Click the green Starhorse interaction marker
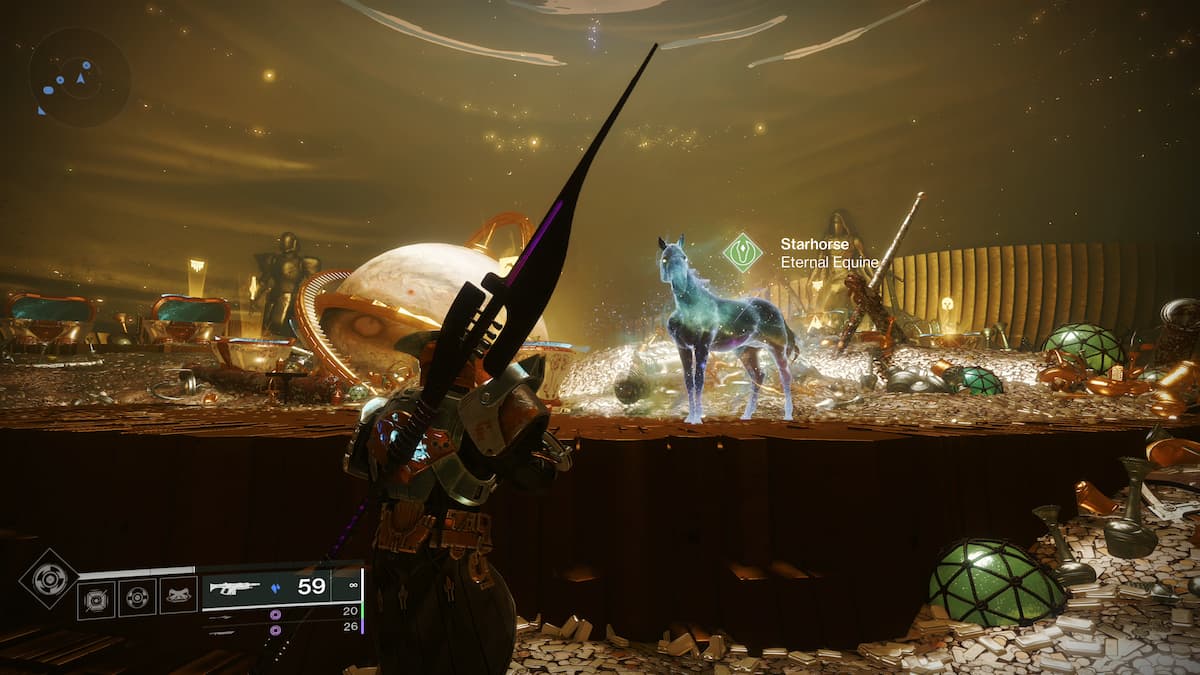This screenshot has height=675, width=1200. 742,252
